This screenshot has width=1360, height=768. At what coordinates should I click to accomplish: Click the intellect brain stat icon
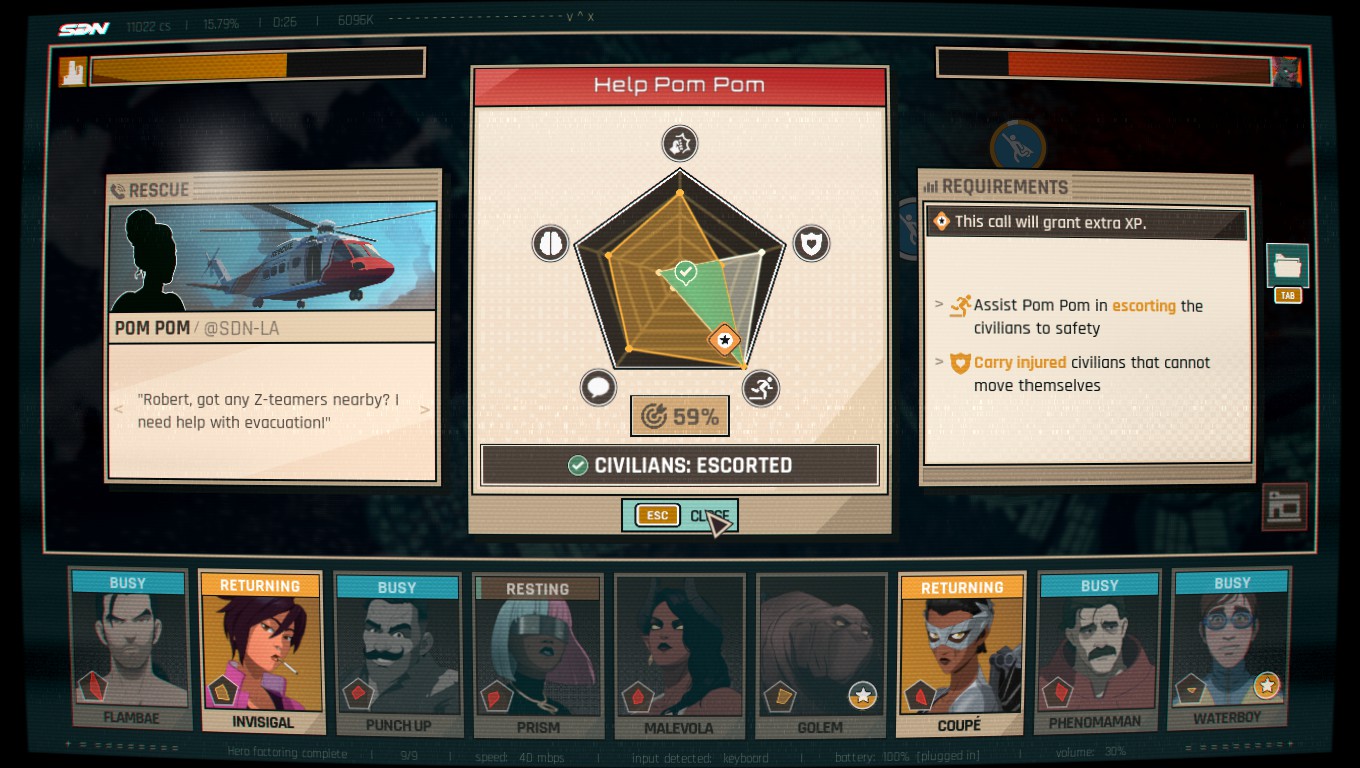pyautogui.click(x=550, y=243)
